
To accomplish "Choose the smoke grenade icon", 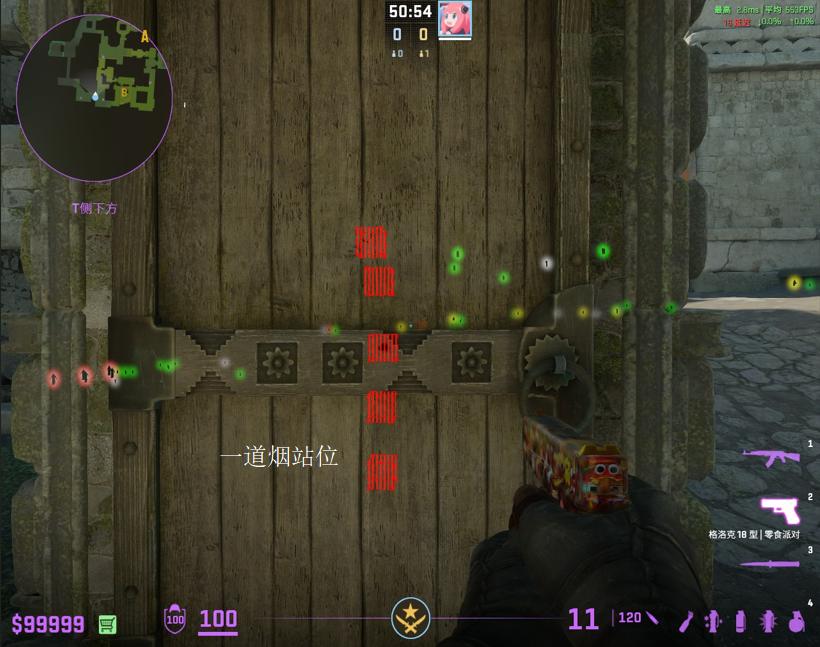I will point(741,620).
